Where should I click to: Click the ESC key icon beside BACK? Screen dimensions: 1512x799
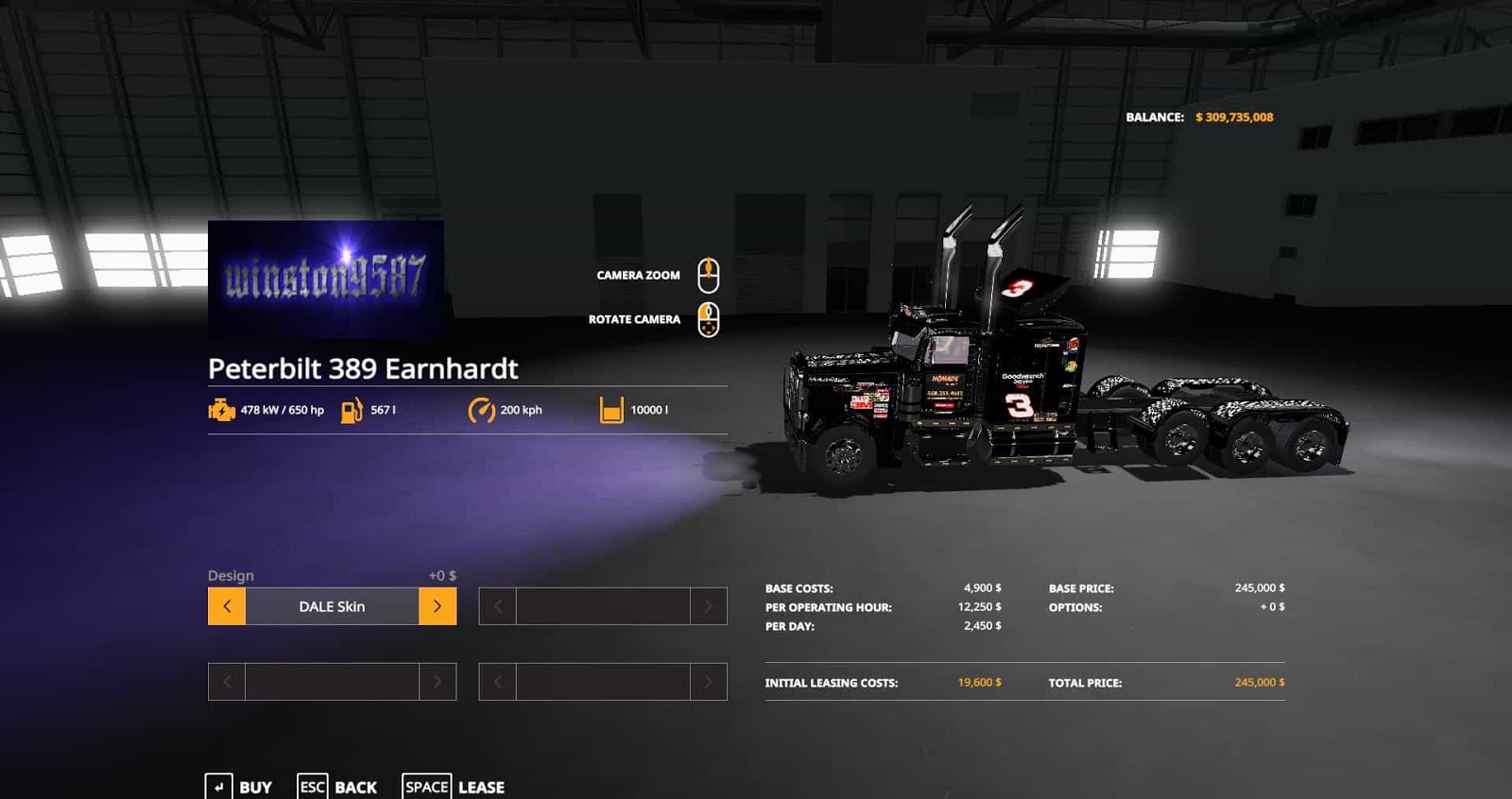[310, 786]
